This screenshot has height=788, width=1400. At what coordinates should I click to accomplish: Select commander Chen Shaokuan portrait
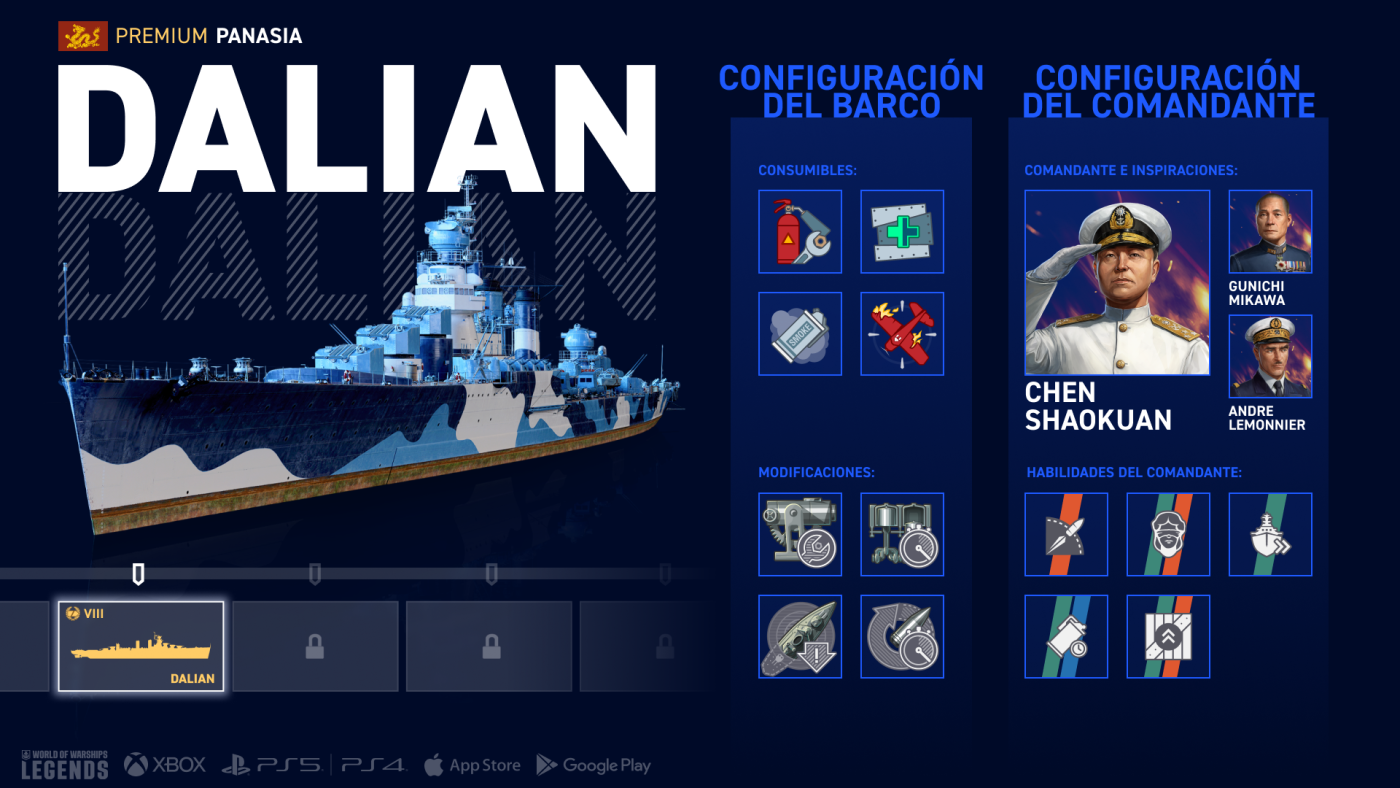pyautogui.click(x=1117, y=283)
